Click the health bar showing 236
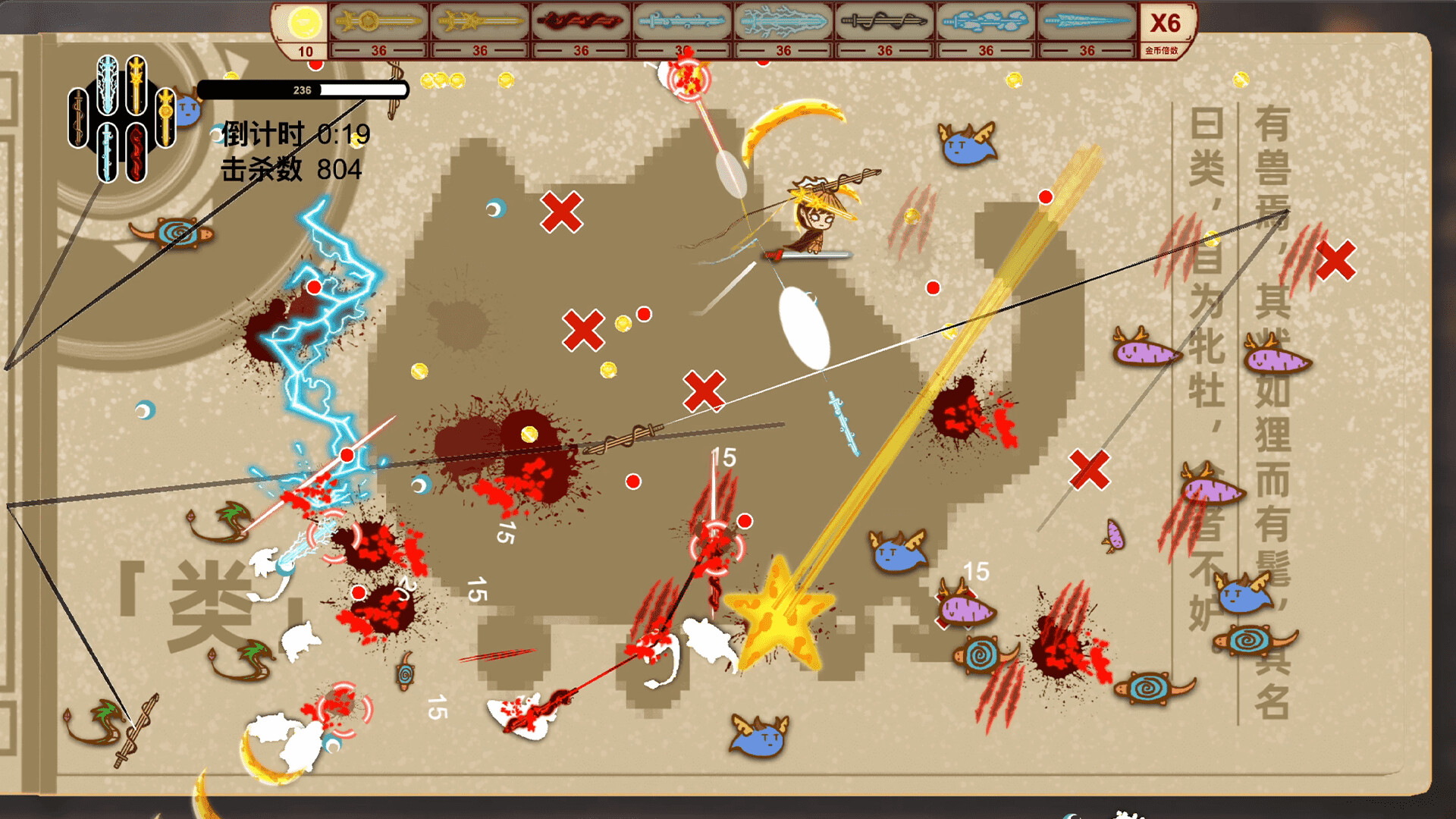Viewport: 1456px width, 819px height. pos(301,89)
